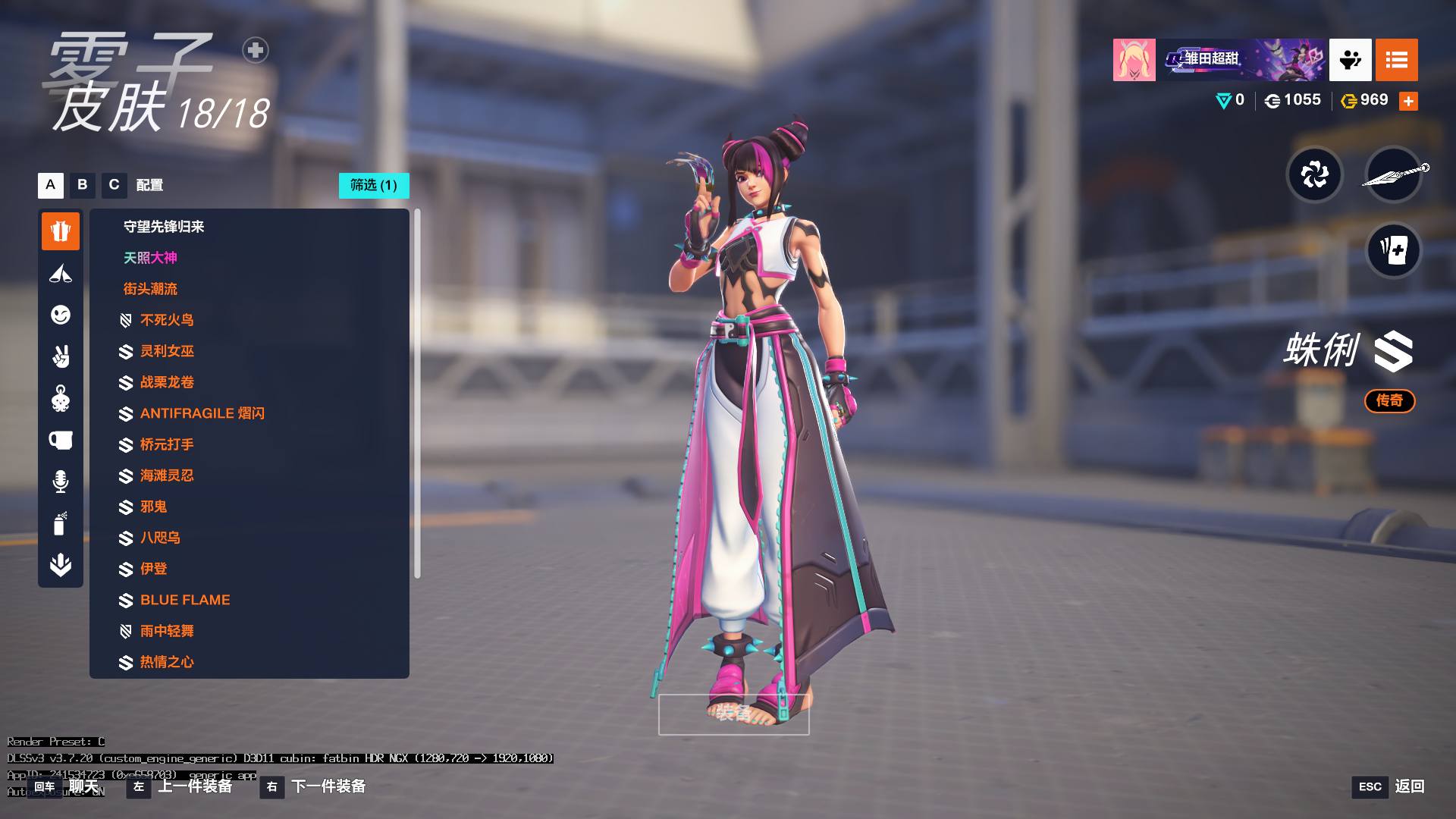Viewport: 1456px width, 819px height.
Task: Open the skins category icon
Action: pos(61,231)
